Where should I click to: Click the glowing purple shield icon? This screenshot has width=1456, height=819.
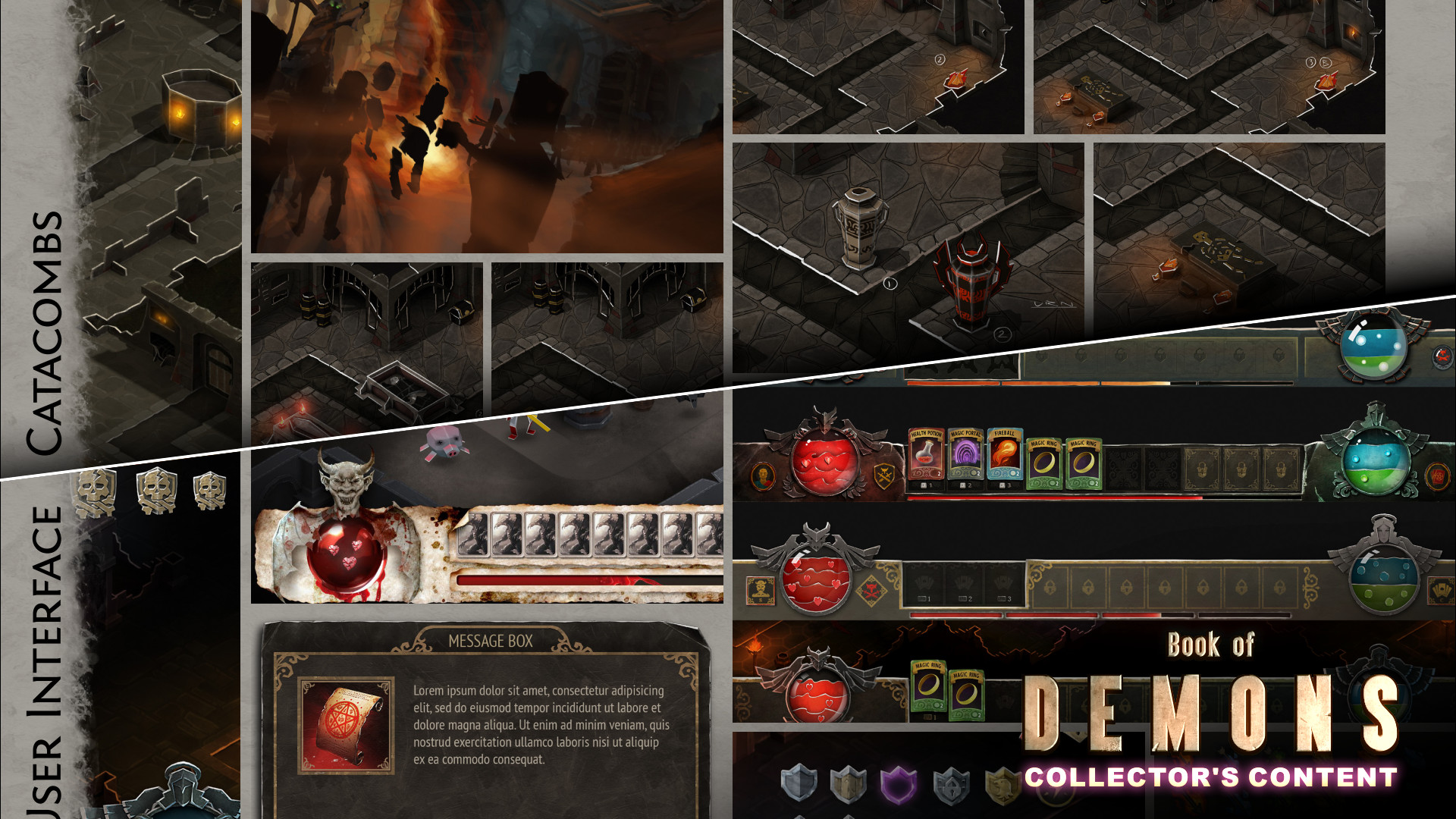899,786
